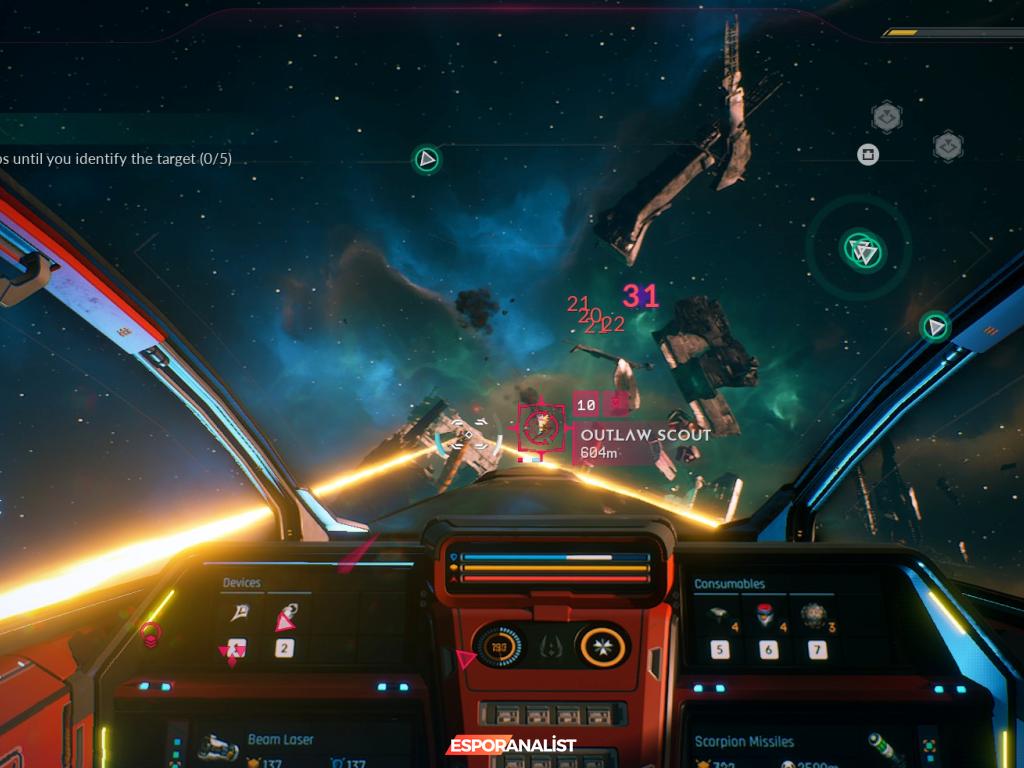Click the orange-ringed star icon on the console

(603, 645)
